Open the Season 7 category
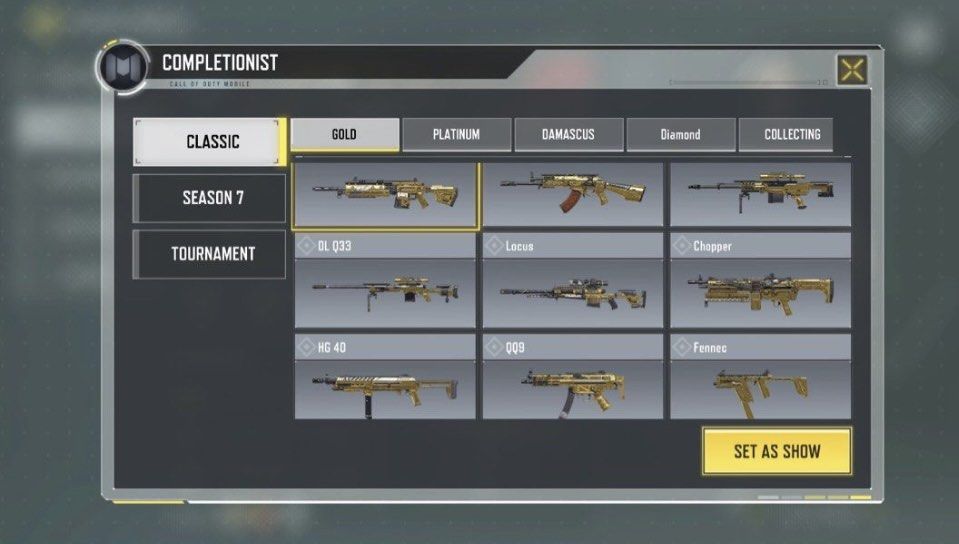 pyautogui.click(x=210, y=198)
